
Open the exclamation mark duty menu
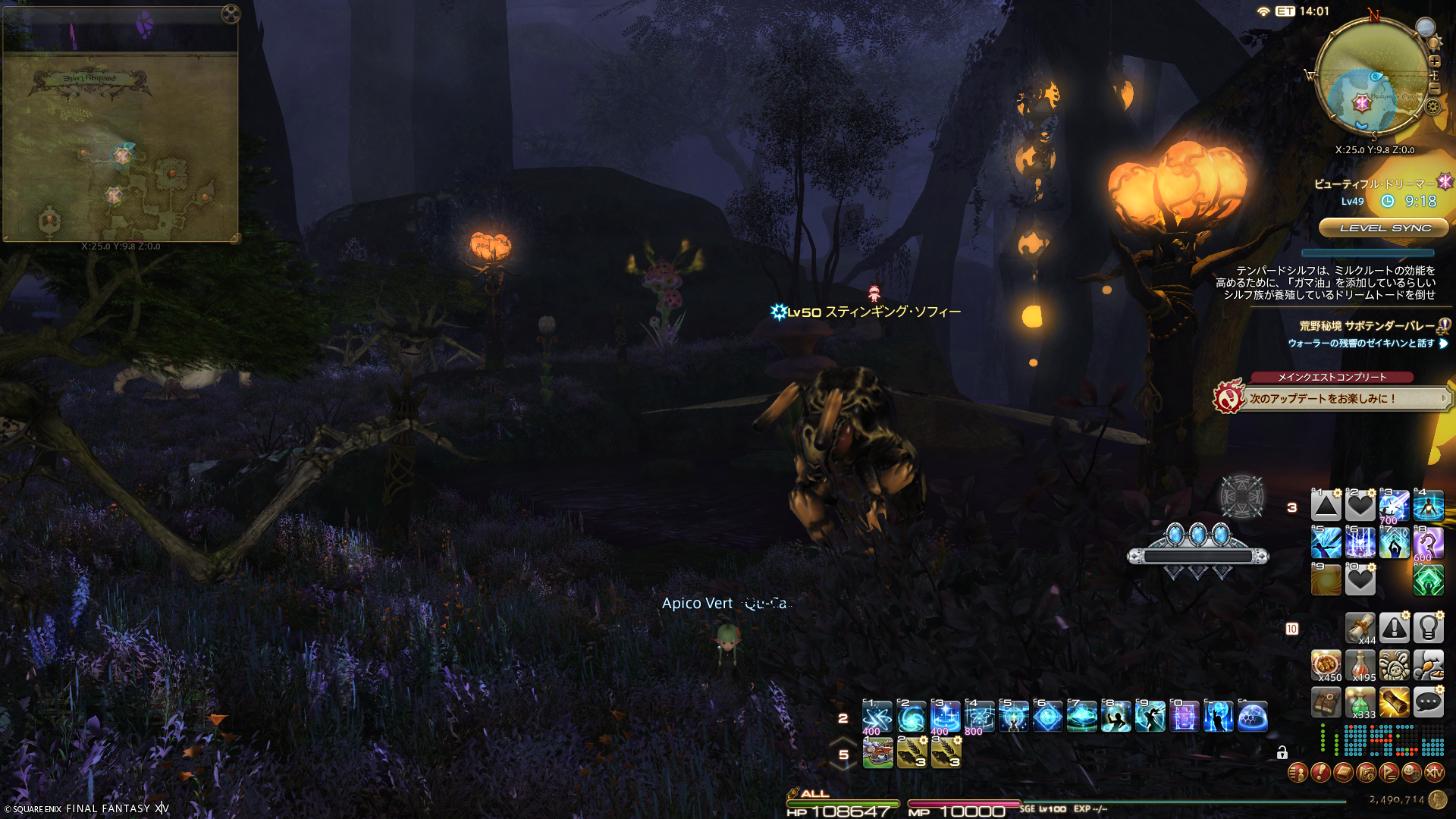tap(1320, 773)
